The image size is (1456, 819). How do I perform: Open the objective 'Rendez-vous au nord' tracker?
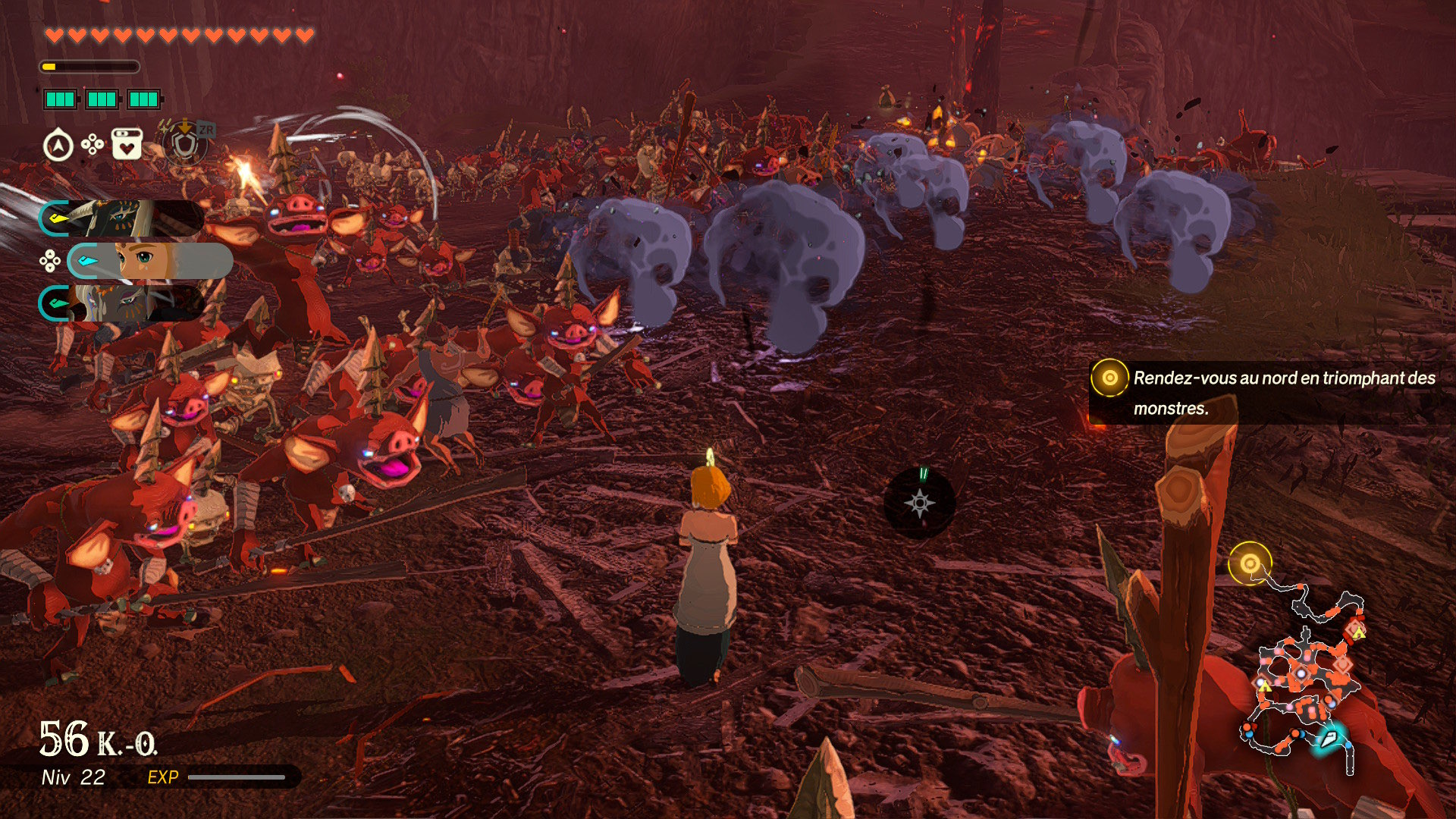tap(1270, 392)
